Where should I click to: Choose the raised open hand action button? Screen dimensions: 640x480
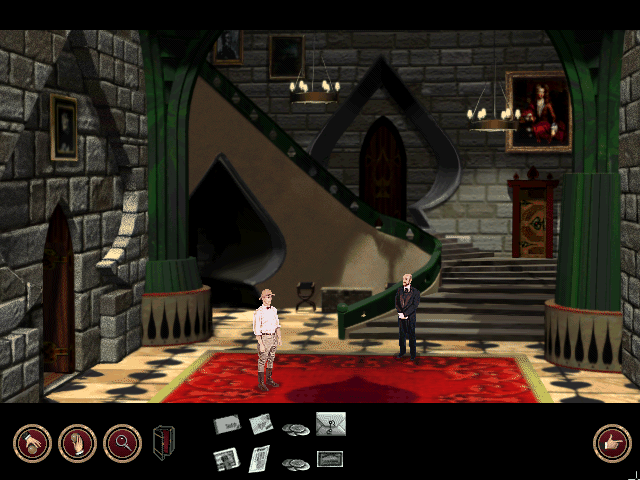pos(77,443)
